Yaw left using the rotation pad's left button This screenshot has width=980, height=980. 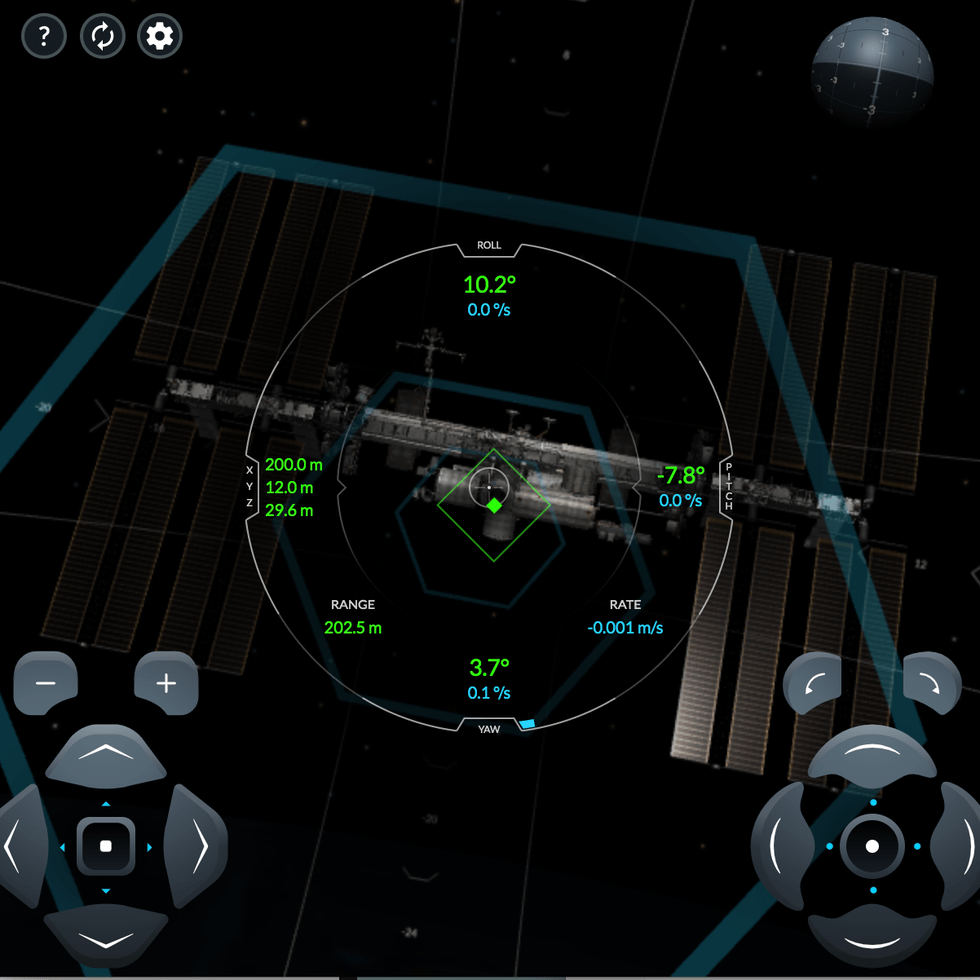(x=783, y=847)
